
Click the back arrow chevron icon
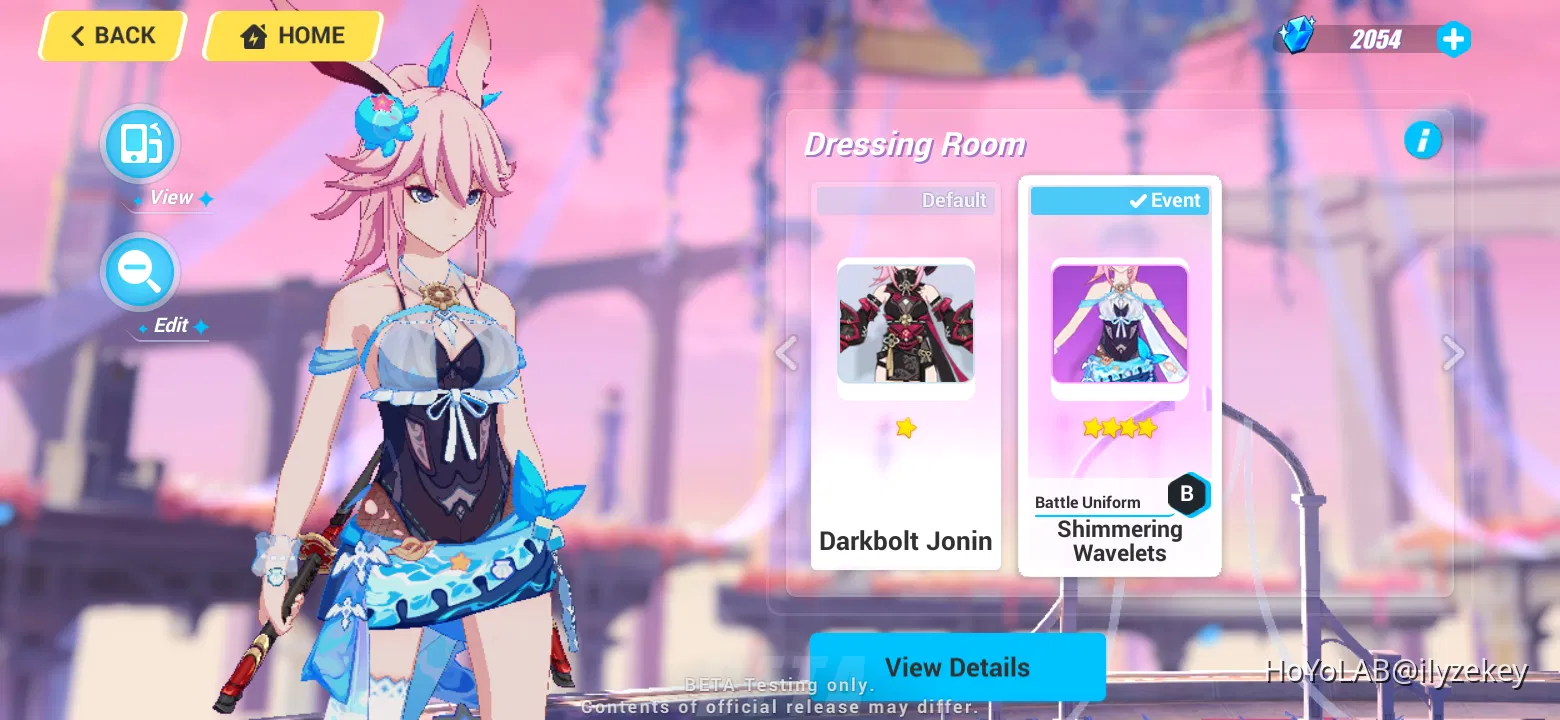pyautogui.click(x=78, y=35)
